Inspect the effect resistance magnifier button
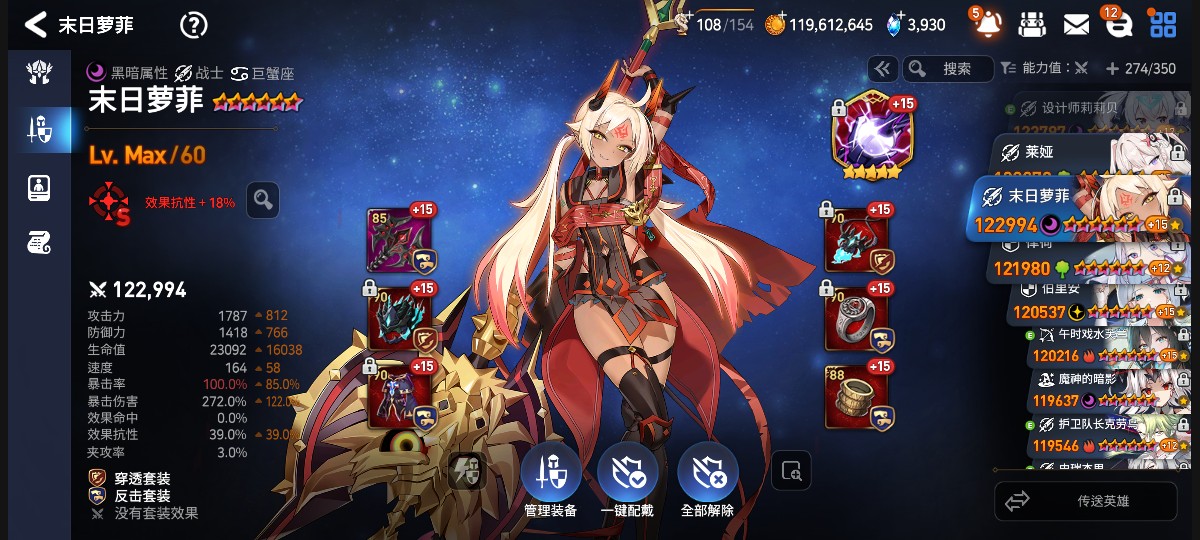 click(x=262, y=200)
